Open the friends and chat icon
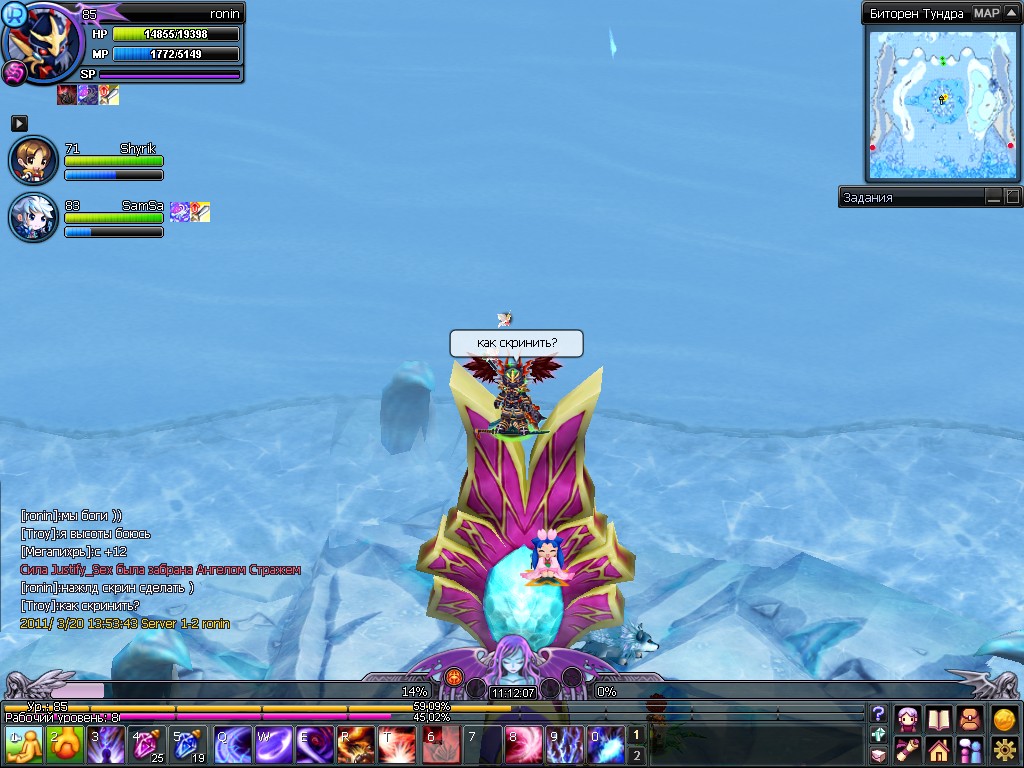The image size is (1024, 768). pos(971,749)
